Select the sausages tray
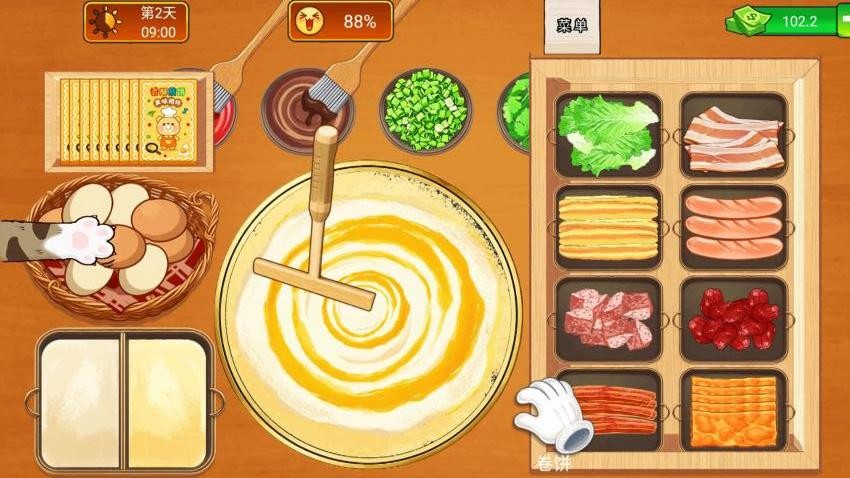850x478 pixels. pos(733,226)
